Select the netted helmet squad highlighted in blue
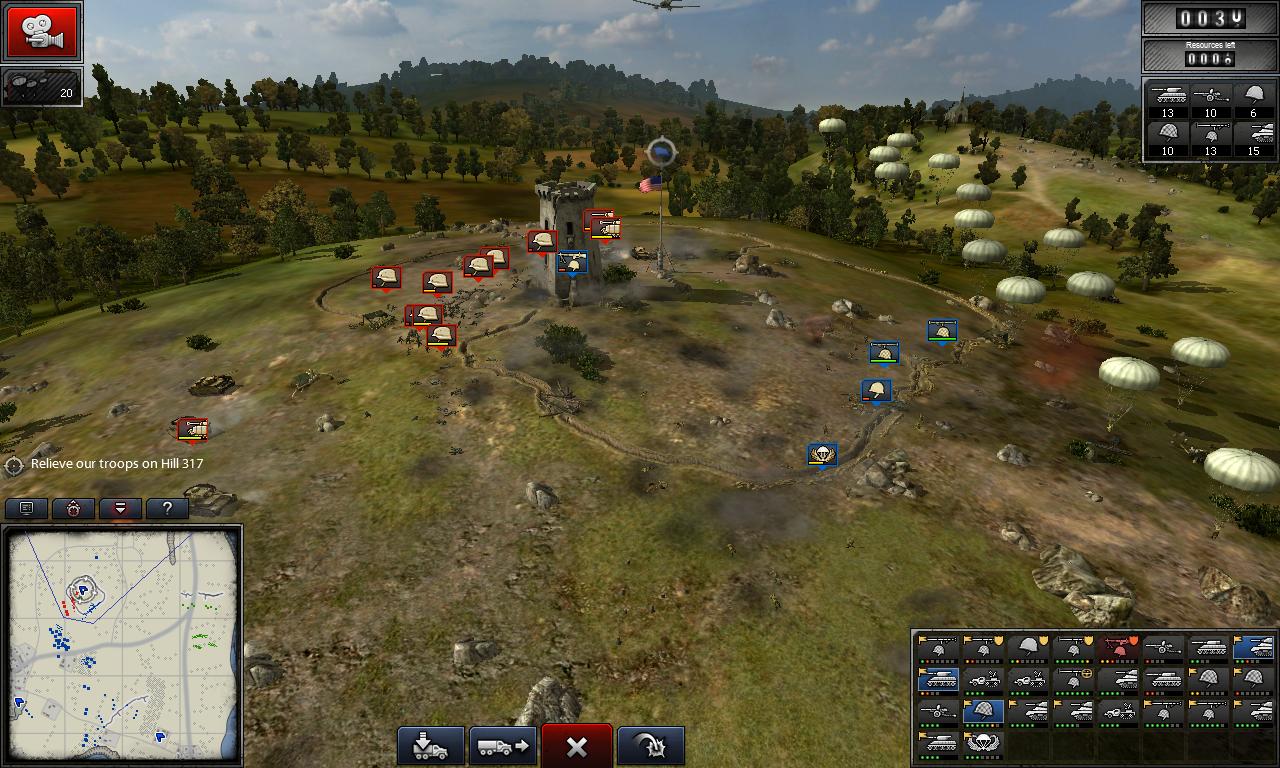The width and height of the screenshot is (1280, 768). [984, 712]
